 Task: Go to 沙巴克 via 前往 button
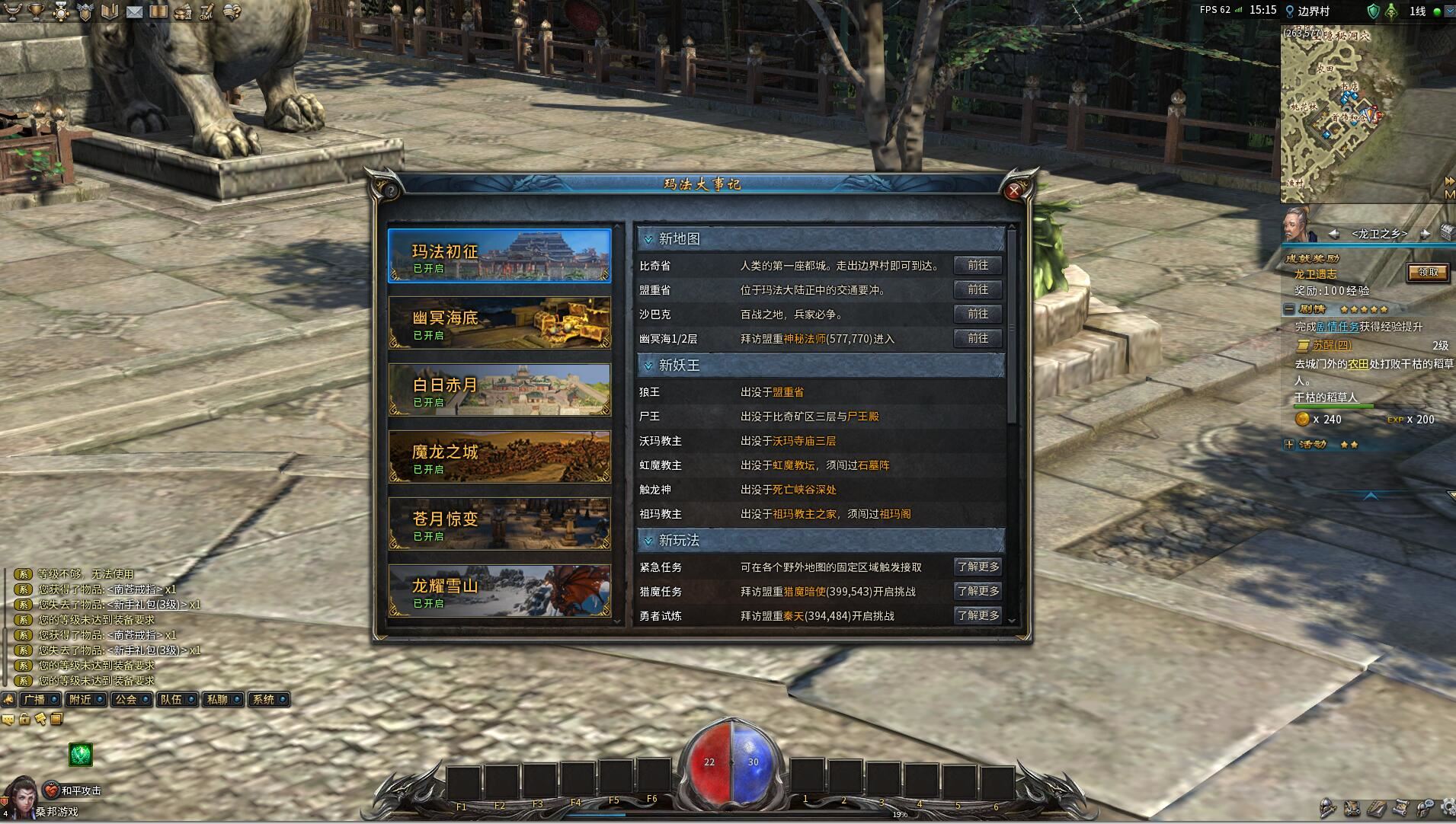click(x=978, y=314)
